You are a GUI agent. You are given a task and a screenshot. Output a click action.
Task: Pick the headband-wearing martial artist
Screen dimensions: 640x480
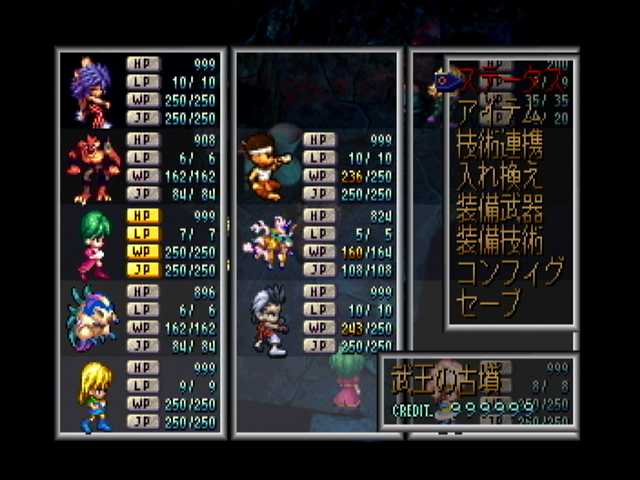(265, 165)
